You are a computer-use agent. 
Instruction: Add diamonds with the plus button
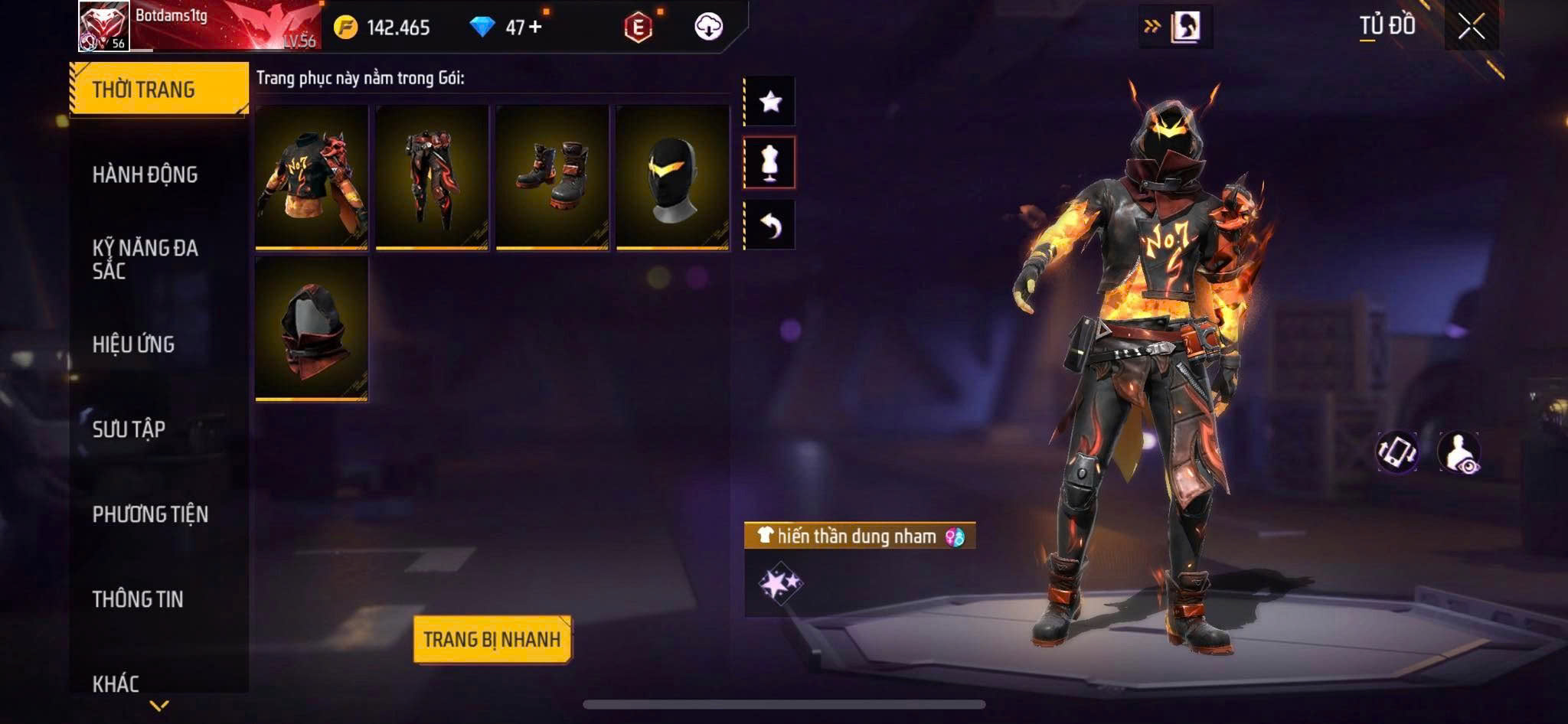(535, 28)
